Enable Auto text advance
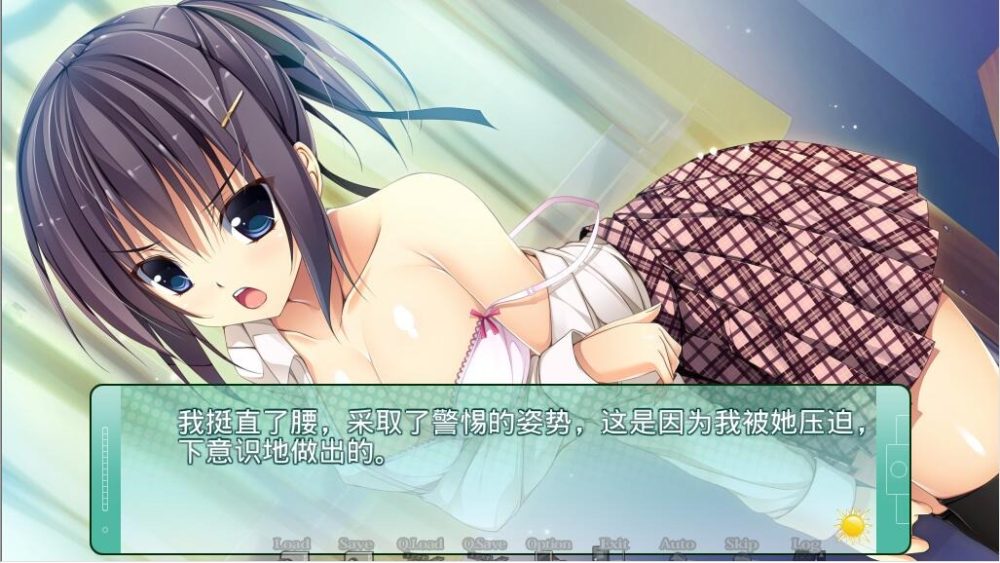This screenshot has height=563, width=1000. (x=677, y=544)
